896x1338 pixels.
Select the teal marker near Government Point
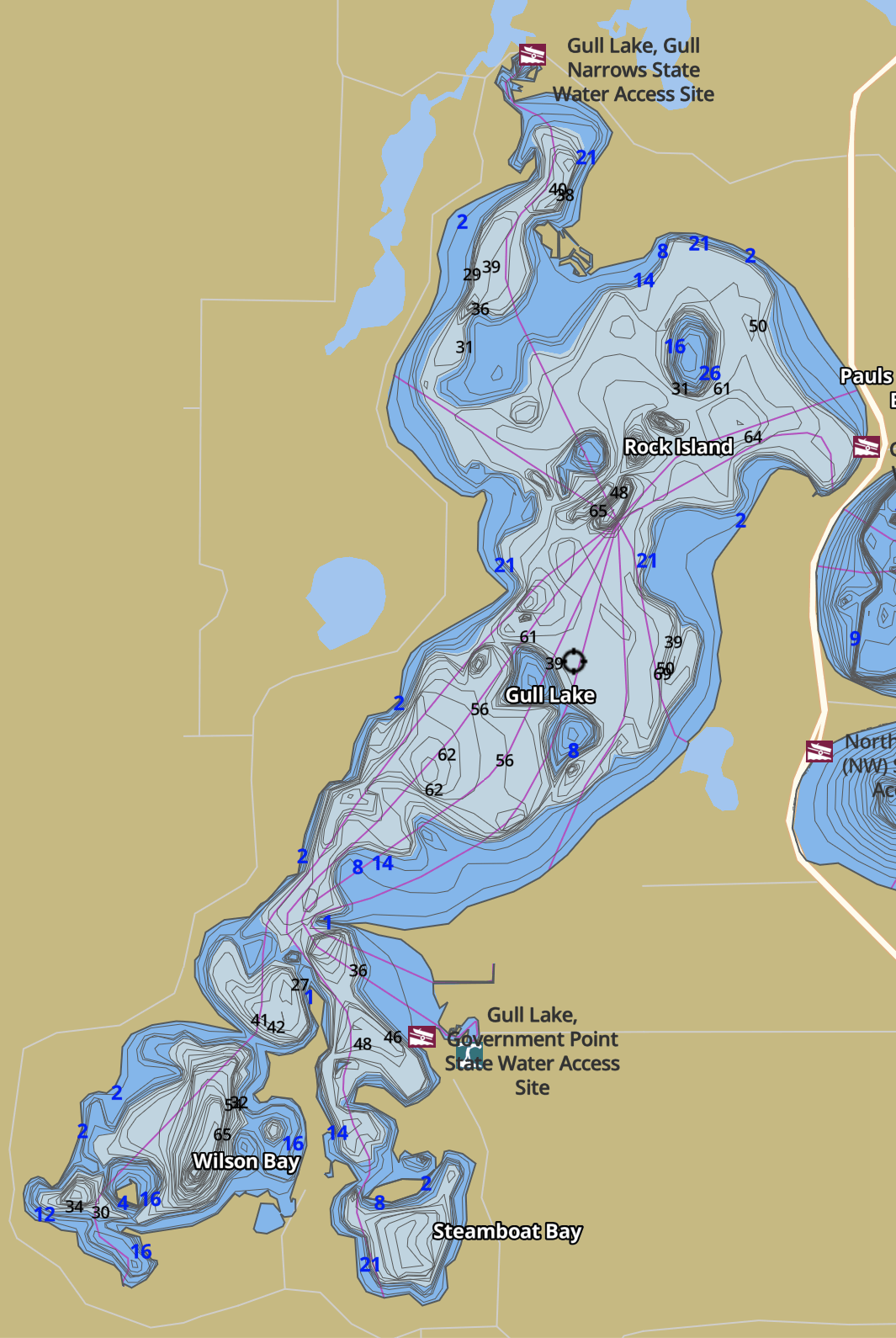(469, 1054)
